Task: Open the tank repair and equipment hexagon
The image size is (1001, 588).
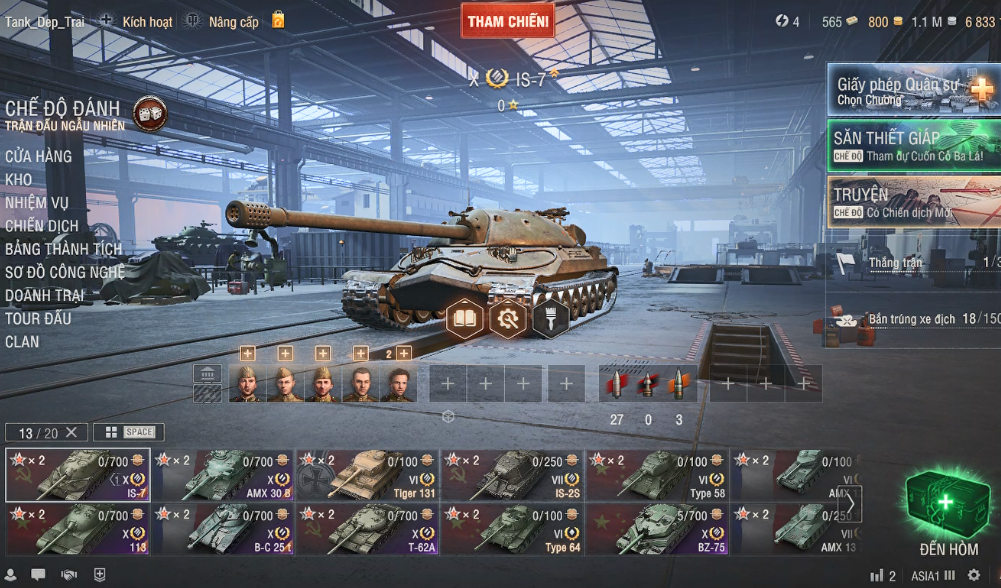Action: pyautogui.click(x=508, y=319)
